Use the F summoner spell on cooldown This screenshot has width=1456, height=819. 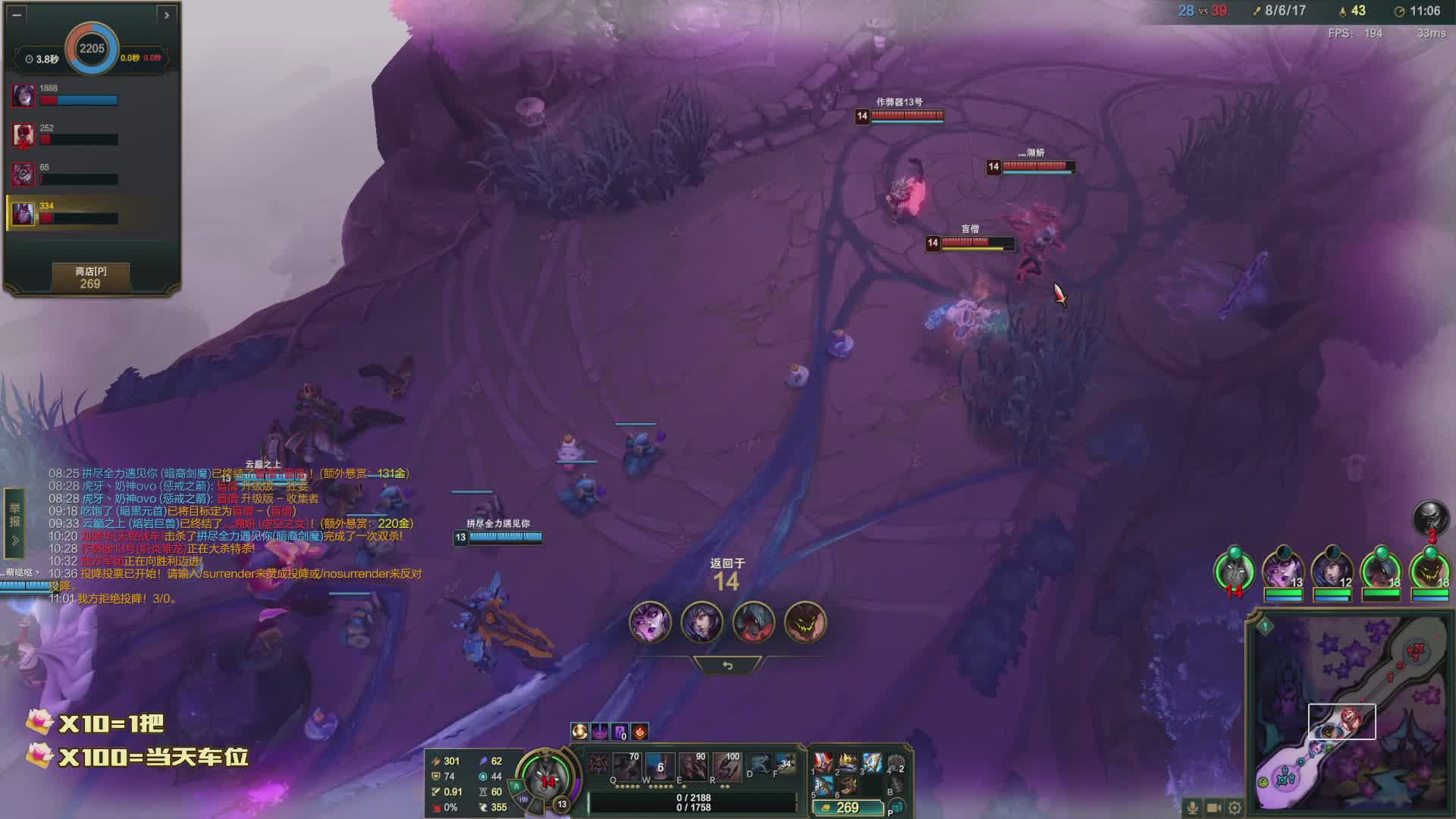(785, 764)
